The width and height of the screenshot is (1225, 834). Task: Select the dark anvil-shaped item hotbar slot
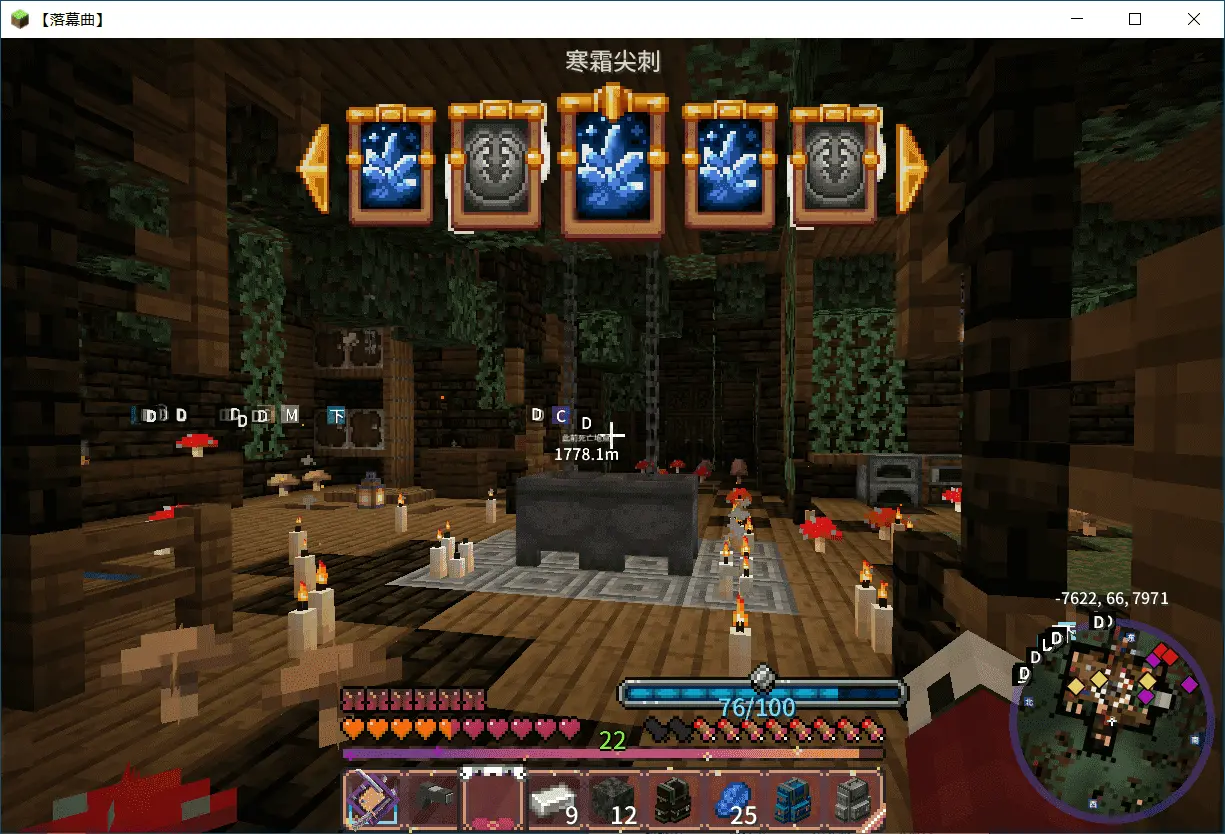pos(433,800)
